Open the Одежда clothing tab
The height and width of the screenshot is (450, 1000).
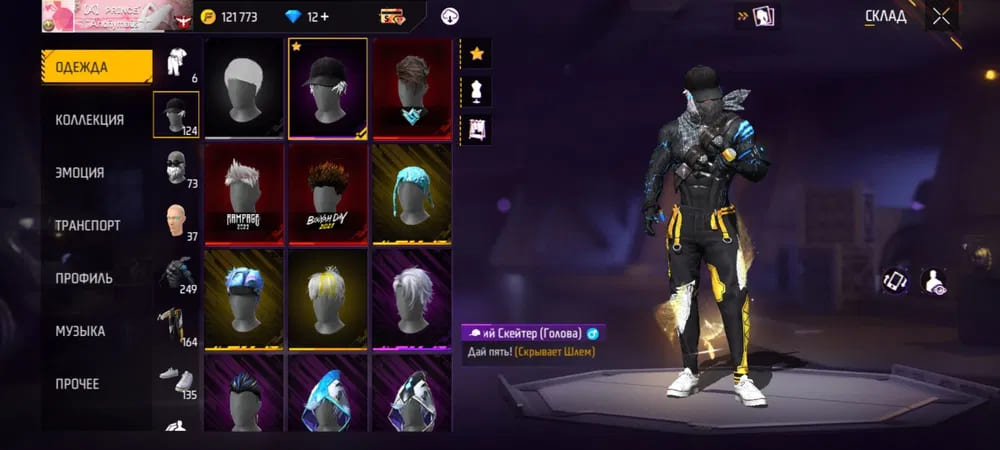[96, 67]
